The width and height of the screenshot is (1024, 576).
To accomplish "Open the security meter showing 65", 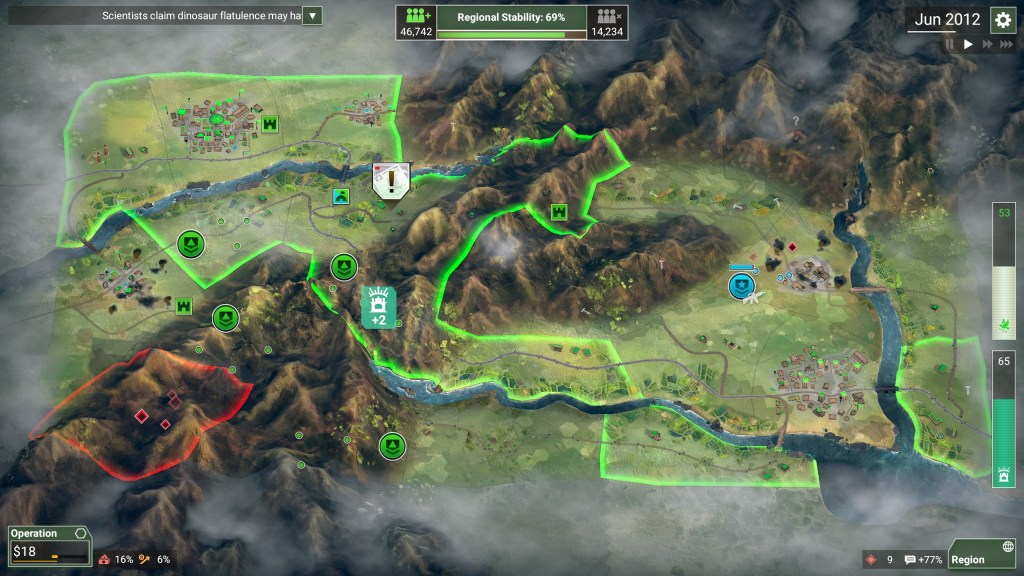I will (x=1004, y=420).
